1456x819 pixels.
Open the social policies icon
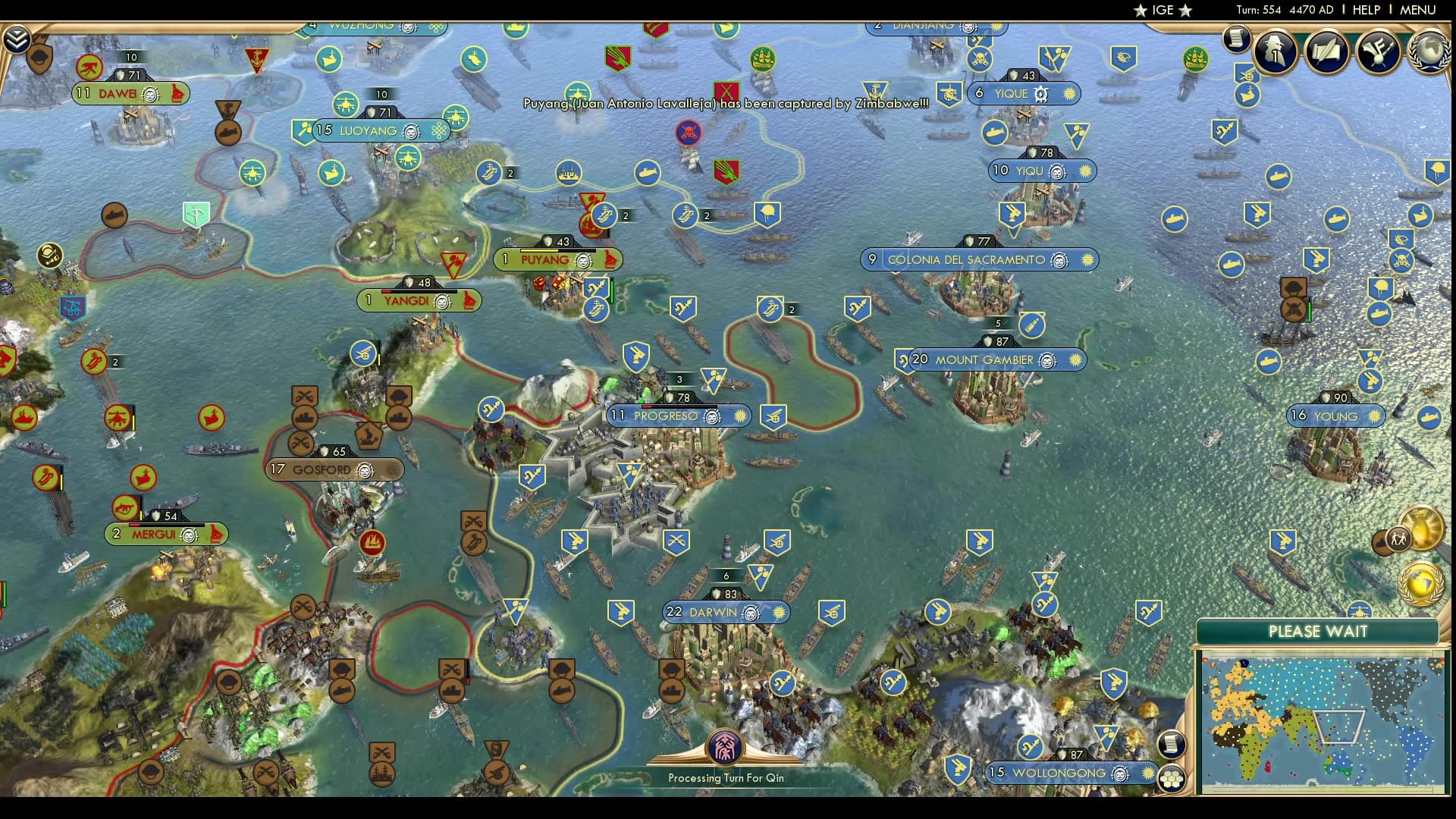[1326, 52]
